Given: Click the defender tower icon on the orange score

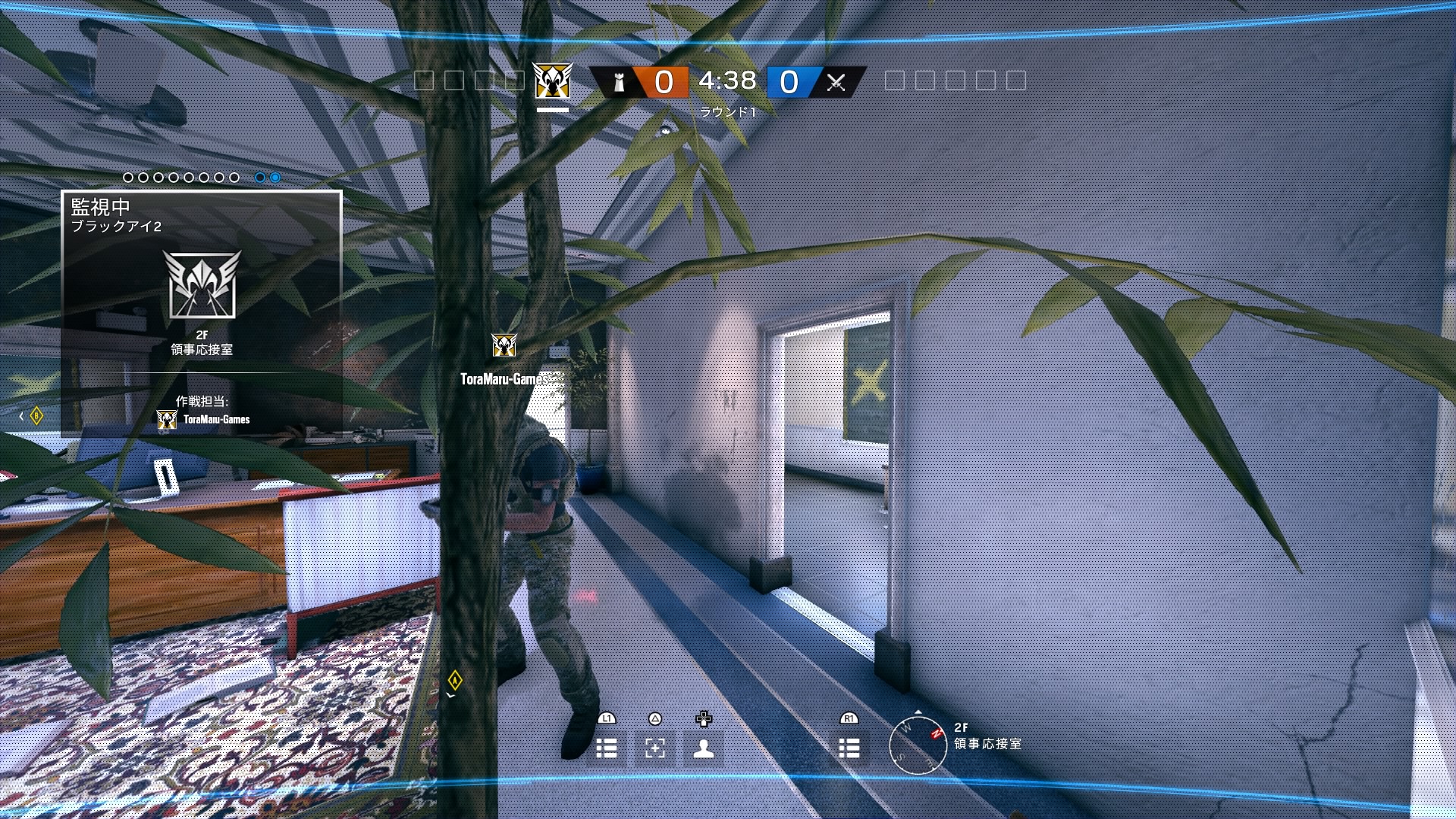Looking at the screenshot, I should (618, 81).
